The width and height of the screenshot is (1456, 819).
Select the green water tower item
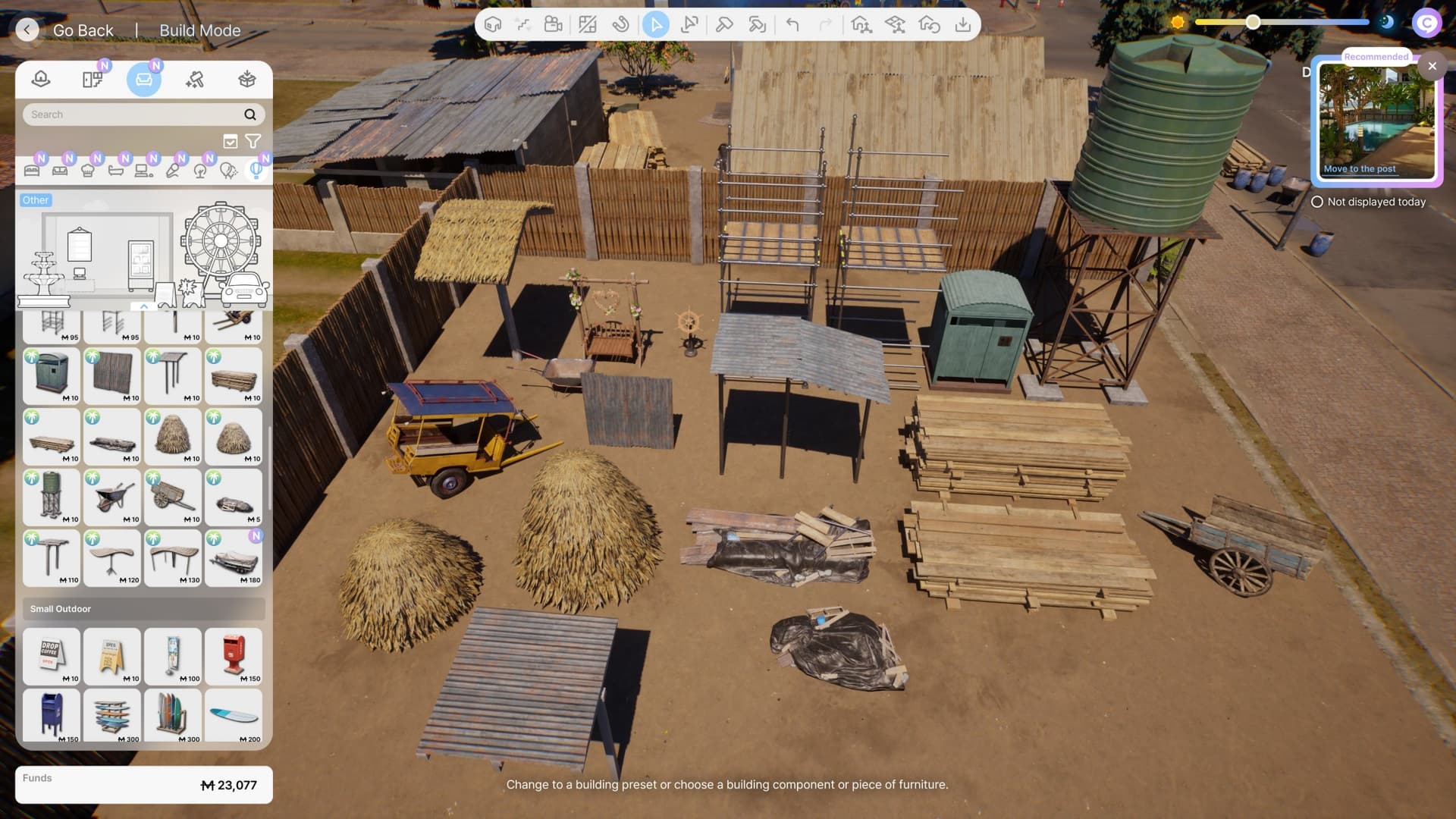[x=52, y=497]
